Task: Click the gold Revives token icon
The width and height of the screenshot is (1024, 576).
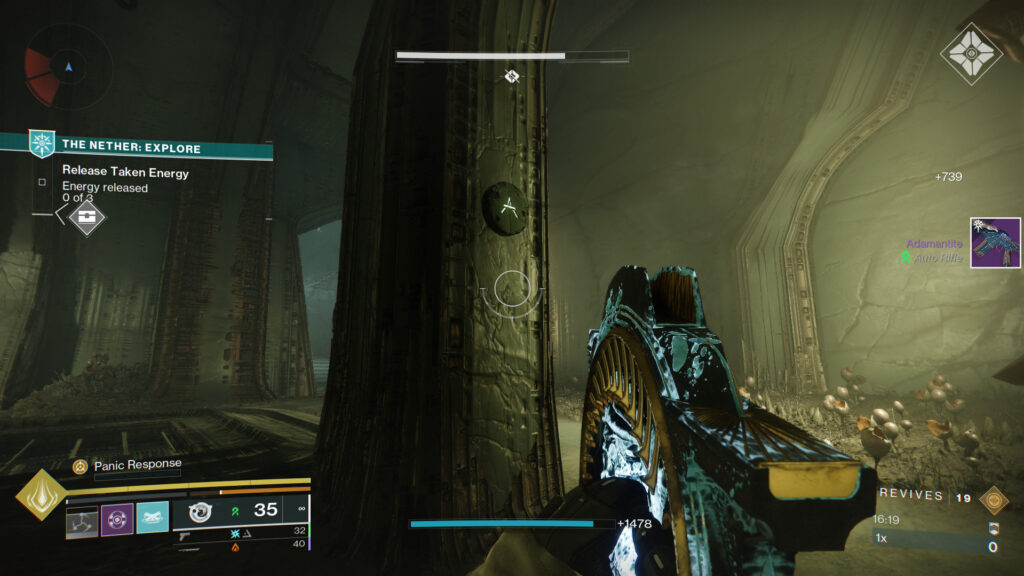Action: coord(993,499)
